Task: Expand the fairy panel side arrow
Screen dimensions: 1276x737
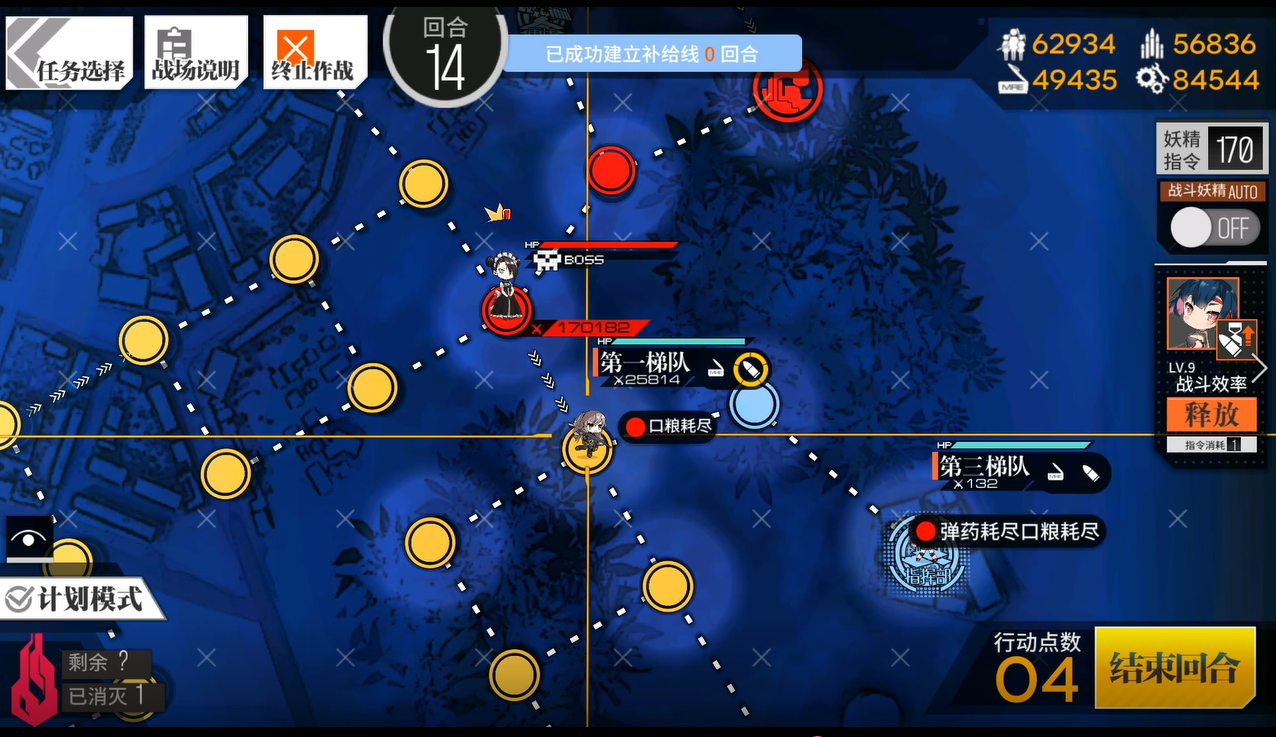Action: (x=1260, y=368)
